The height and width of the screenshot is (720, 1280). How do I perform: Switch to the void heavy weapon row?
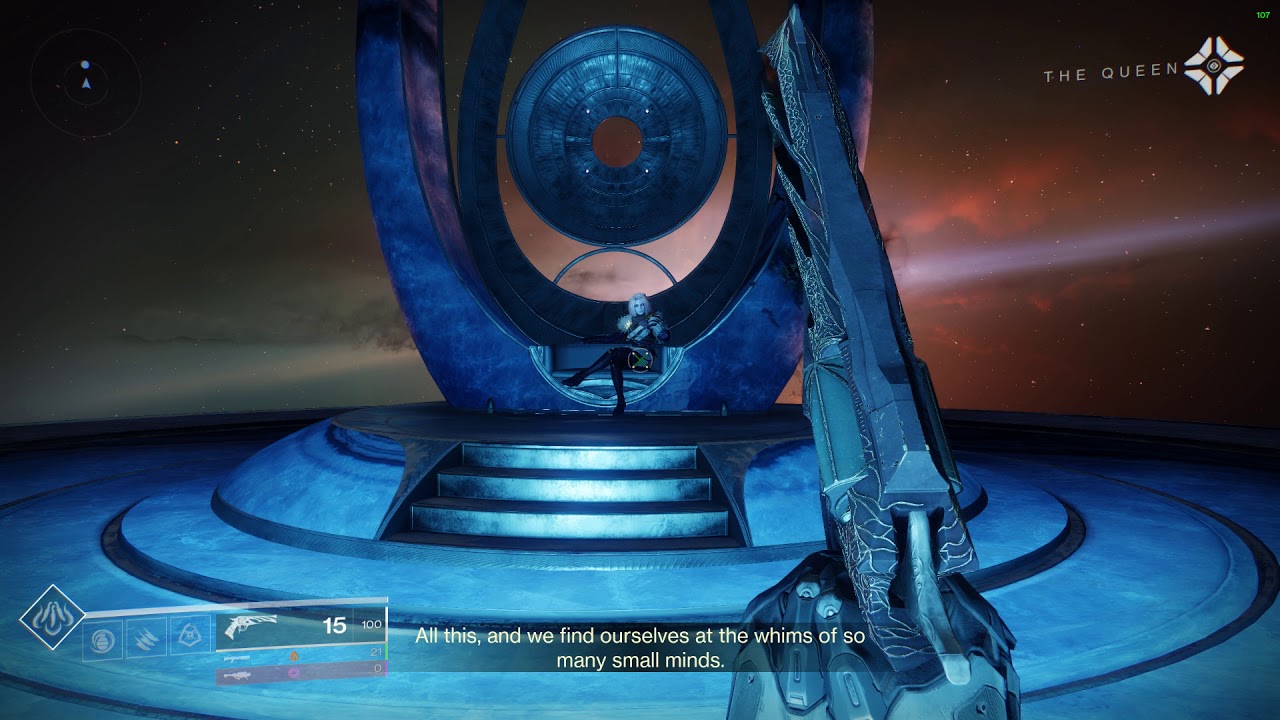pyautogui.click(x=300, y=673)
